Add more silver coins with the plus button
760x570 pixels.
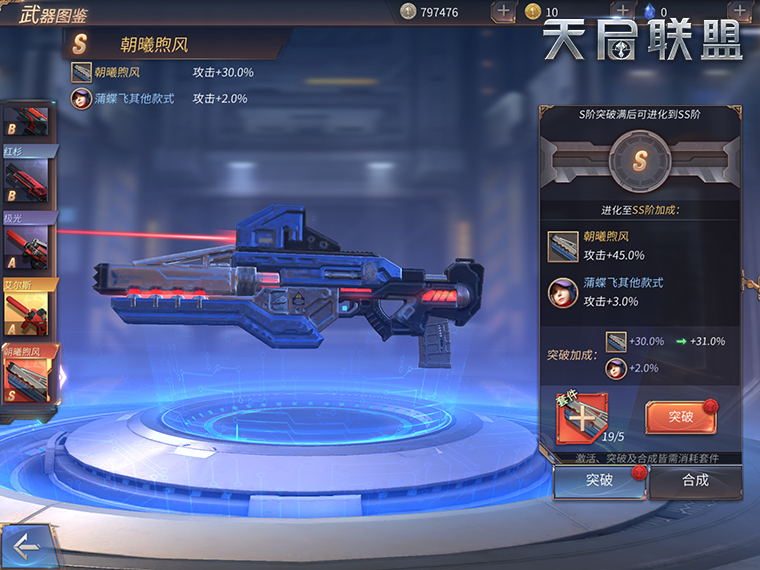504,12
